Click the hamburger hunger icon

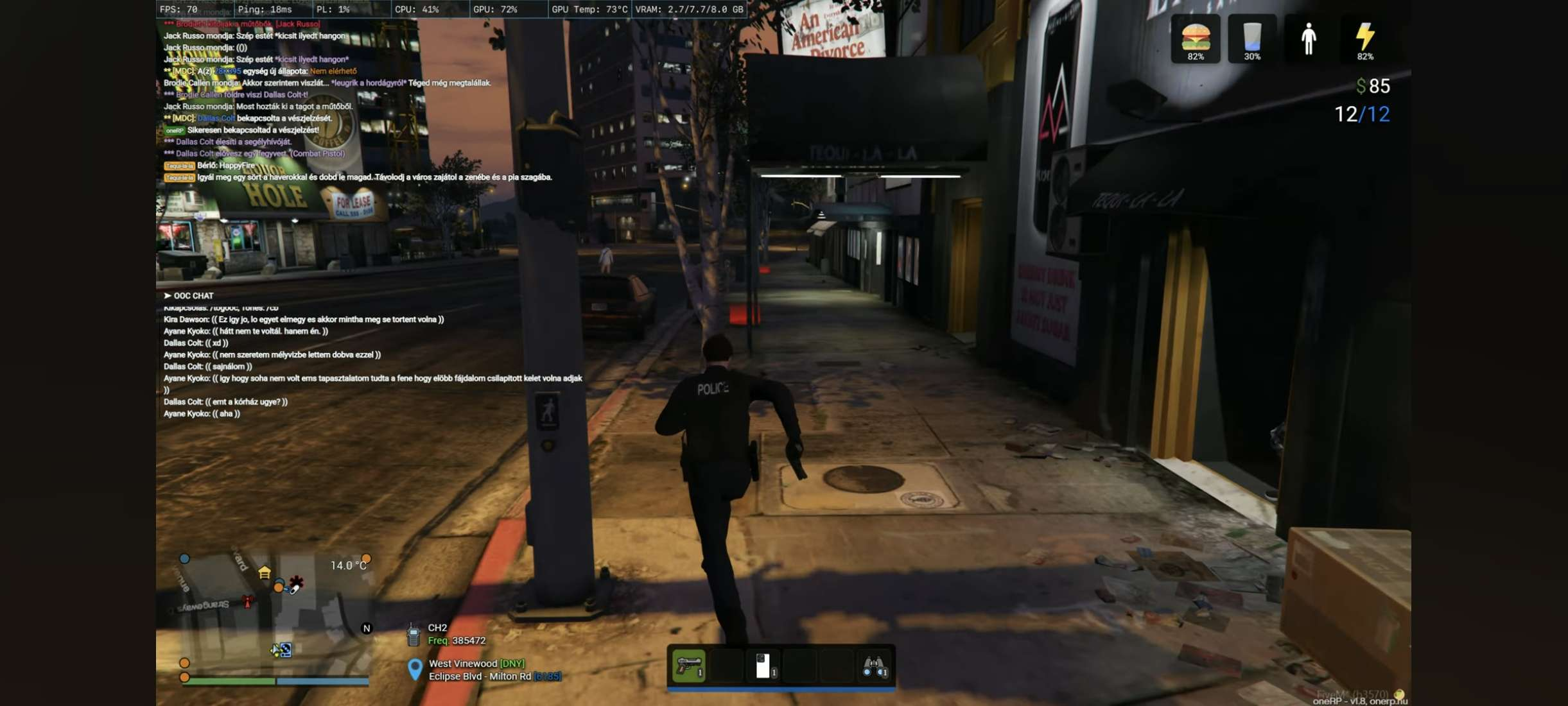click(x=1196, y=37)
